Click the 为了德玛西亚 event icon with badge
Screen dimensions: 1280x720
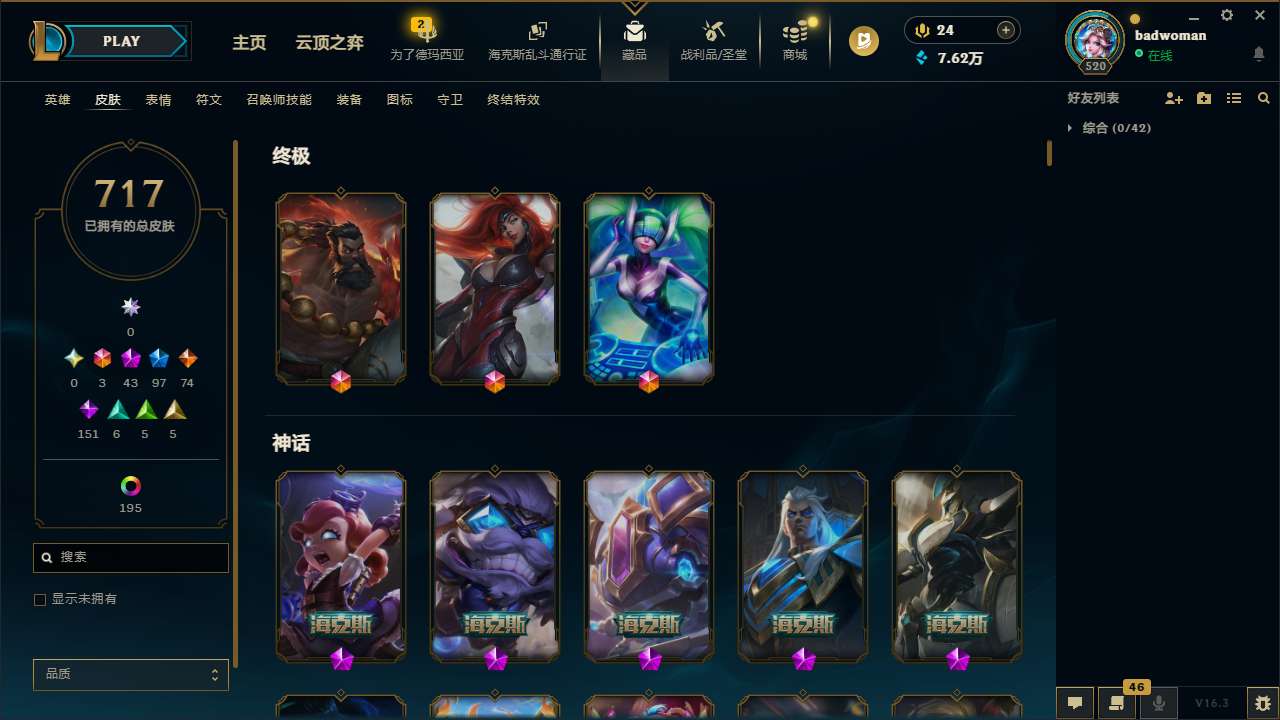426,38
